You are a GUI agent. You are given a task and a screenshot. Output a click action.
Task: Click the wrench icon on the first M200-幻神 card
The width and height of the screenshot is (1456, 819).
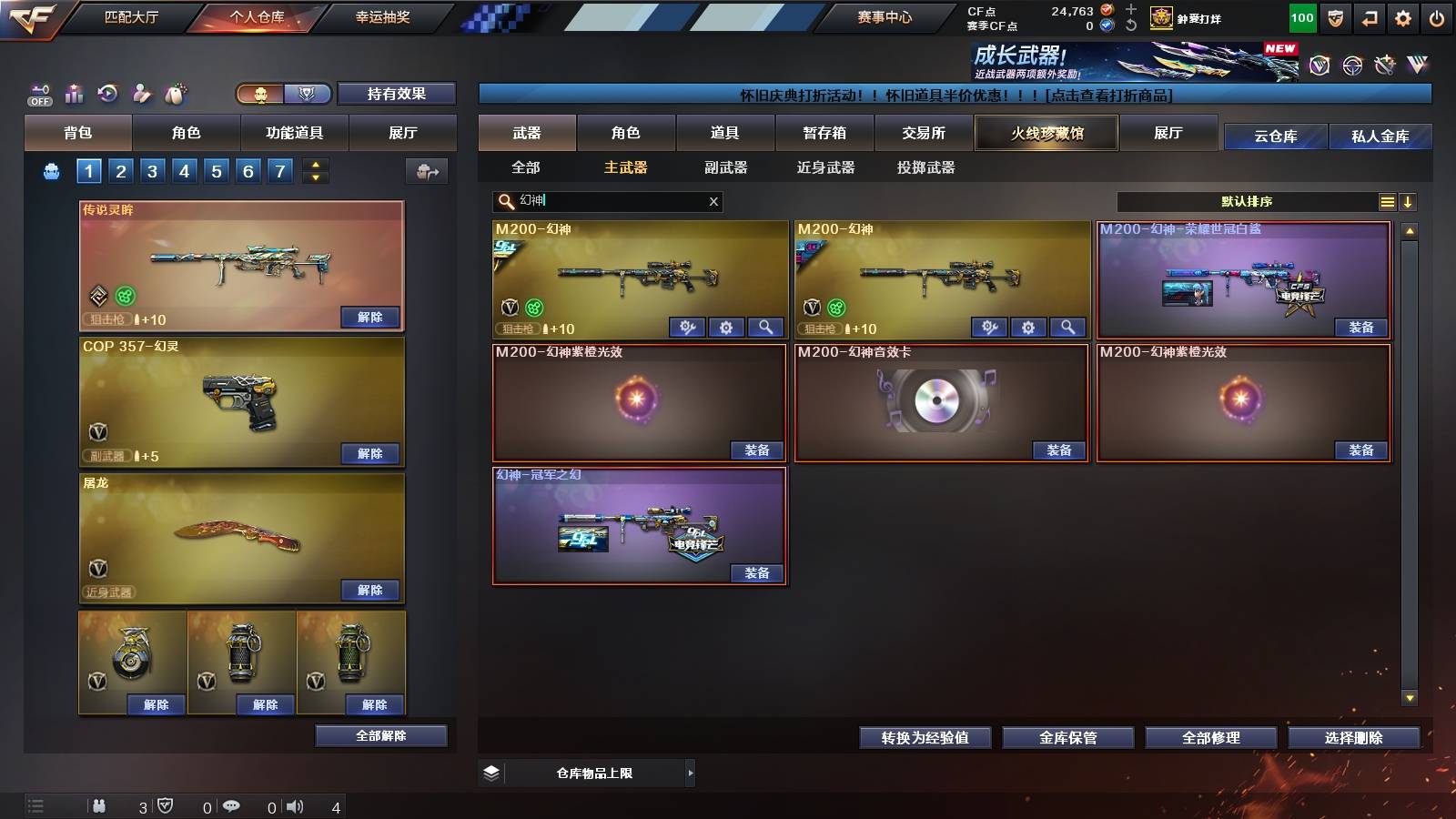pyautogui.click(x=686, y=327)
